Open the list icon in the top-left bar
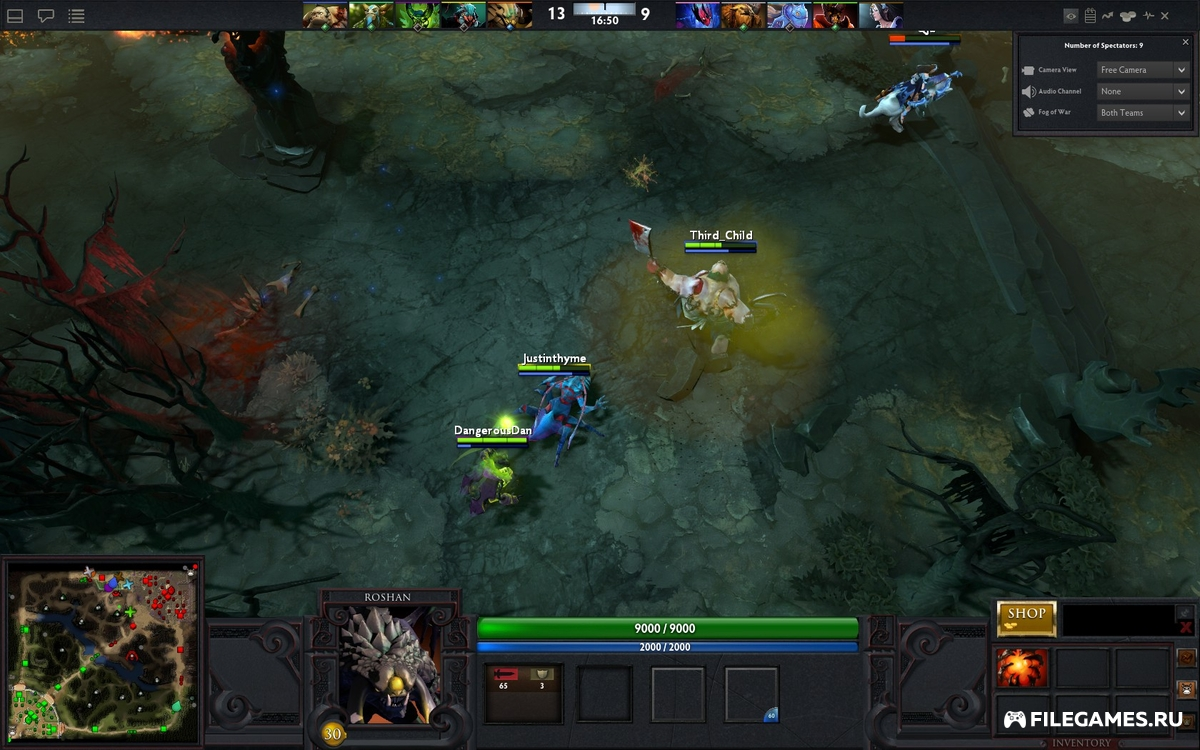This screenshot has width=1200, height=750. 76,16
